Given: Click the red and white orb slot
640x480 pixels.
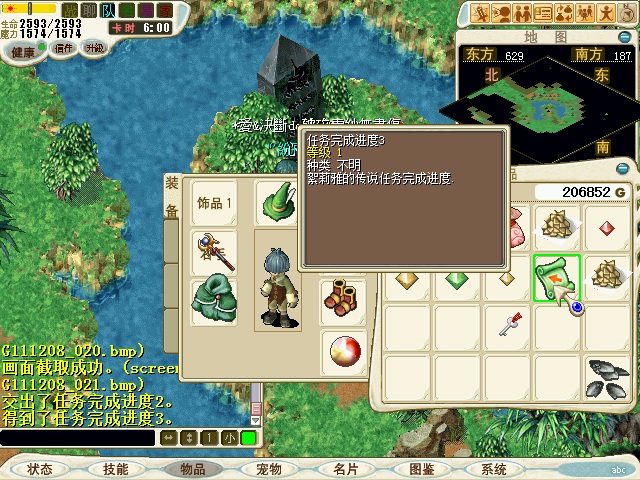Looking at the screenshot, I should click(342, 351).
